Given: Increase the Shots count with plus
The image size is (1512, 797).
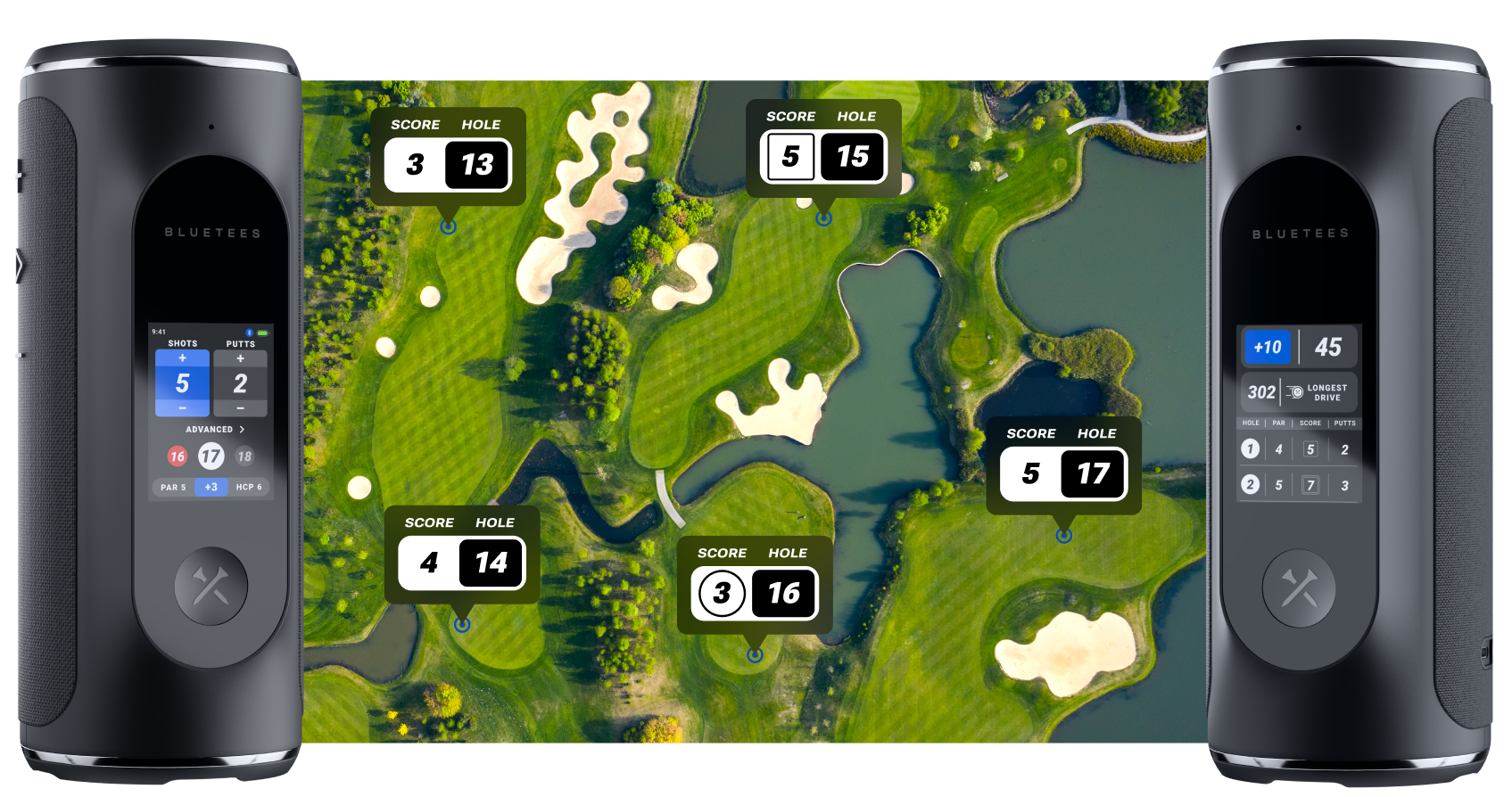Looking at the screenshot, I should click(182, 358).
